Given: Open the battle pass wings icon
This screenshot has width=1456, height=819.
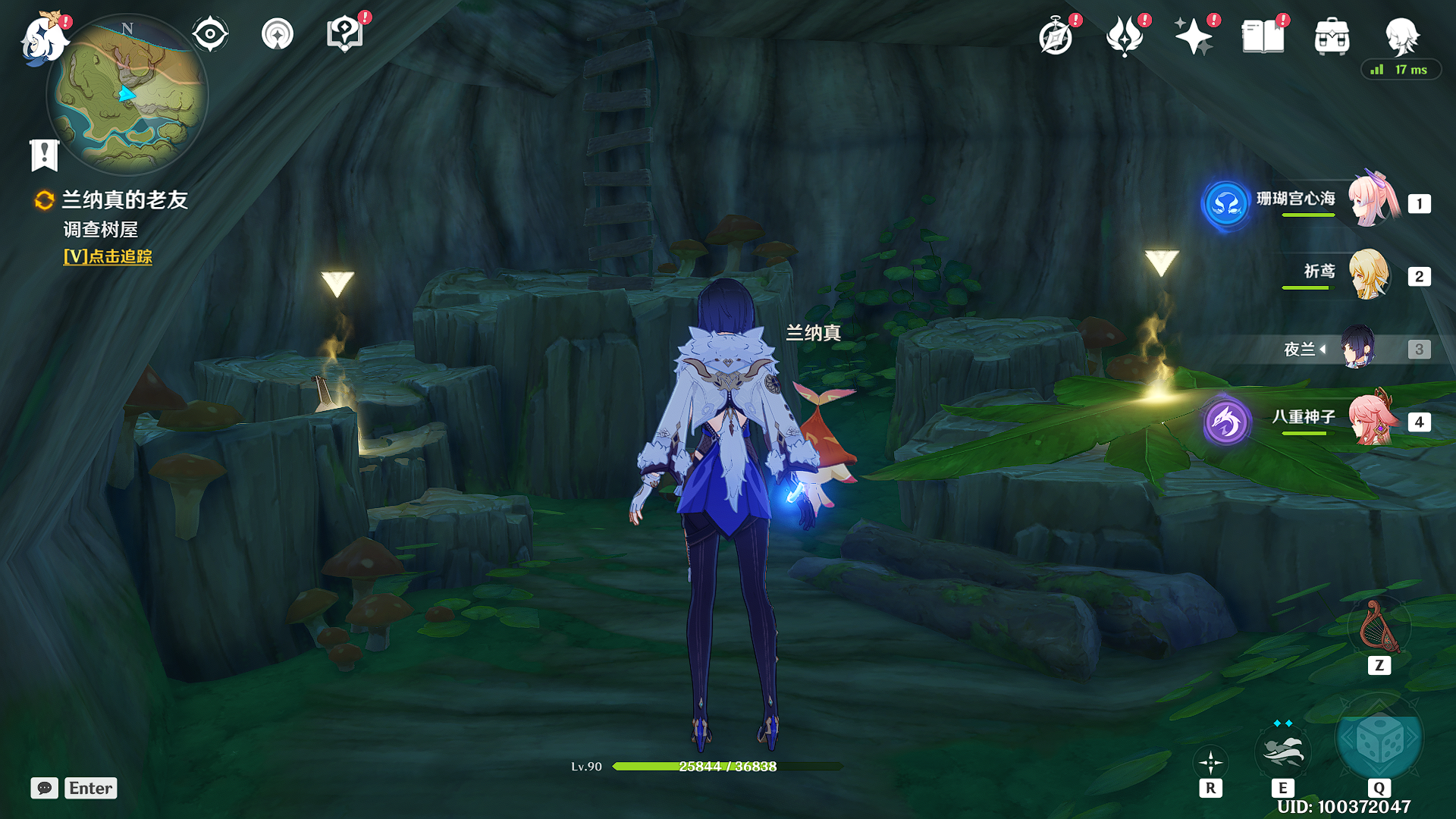Looking at the screenshot, I should click(x=1125, y=36).
